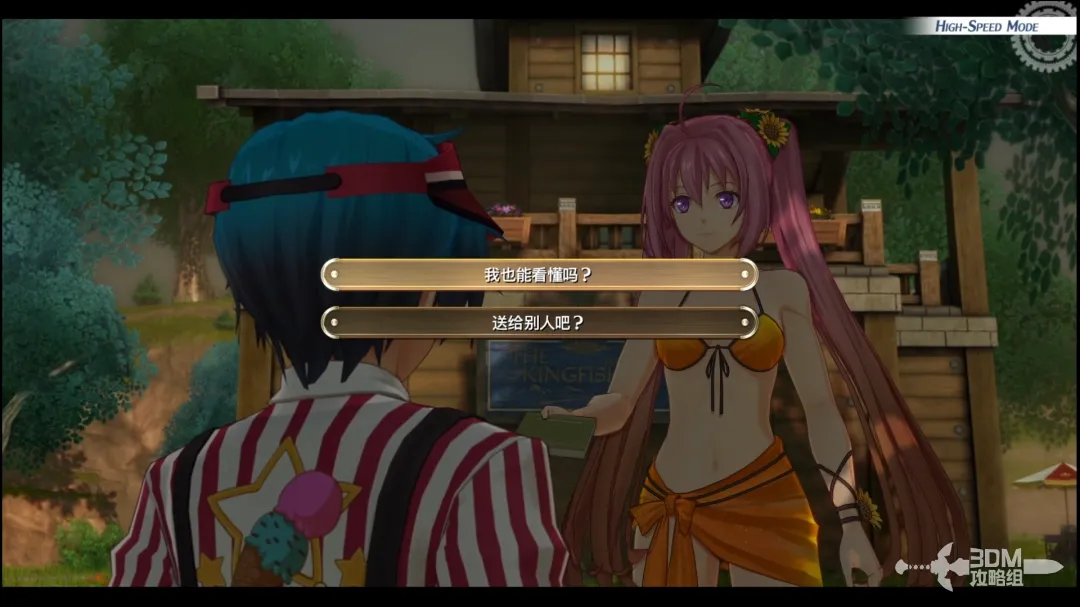Select the dialogue option "送给别人吧？"
Image resolution: width=1080 pixels, height=607 pixels.
(539, 322)
